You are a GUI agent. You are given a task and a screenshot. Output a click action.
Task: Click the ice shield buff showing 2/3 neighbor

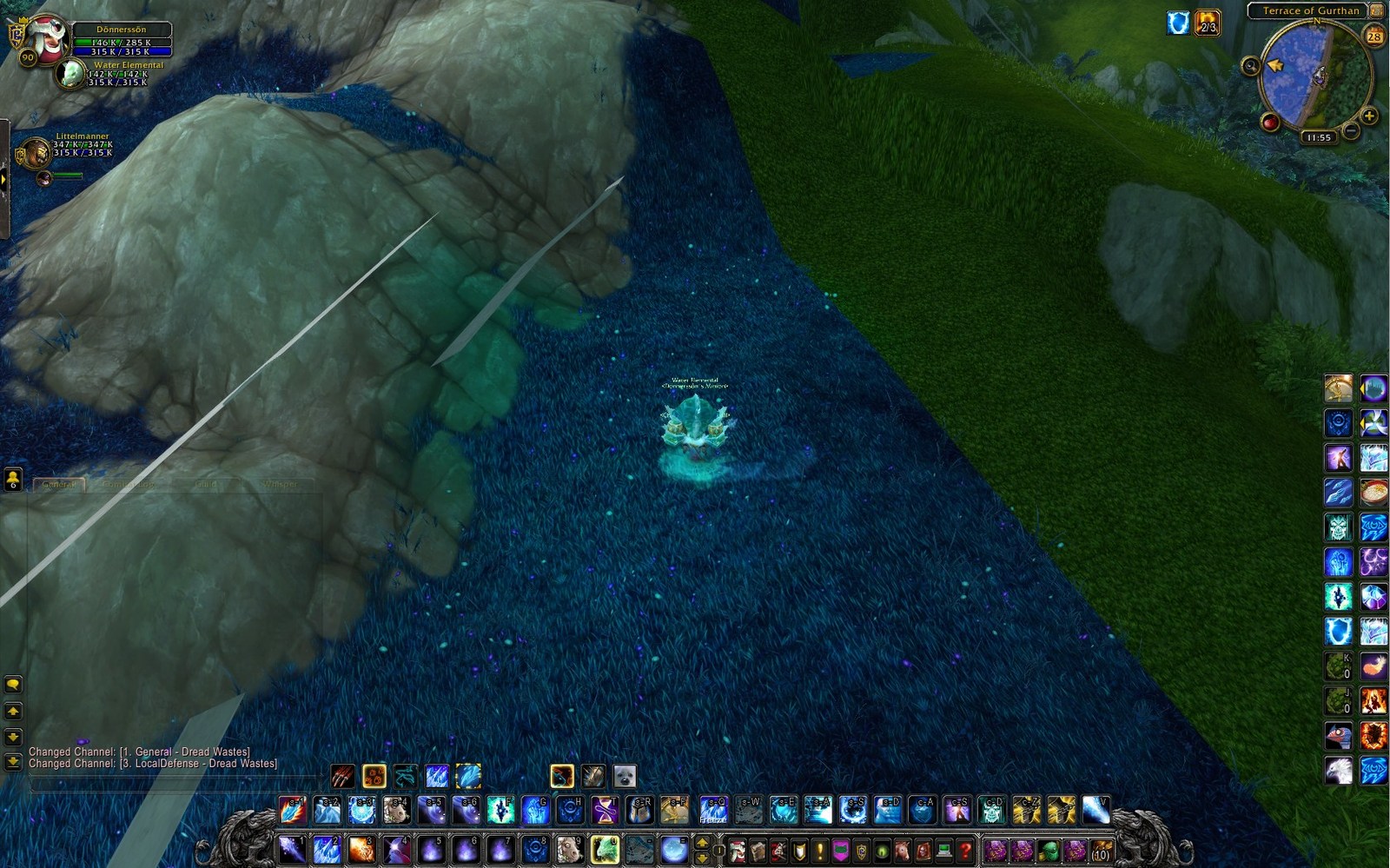[1178, 23]
